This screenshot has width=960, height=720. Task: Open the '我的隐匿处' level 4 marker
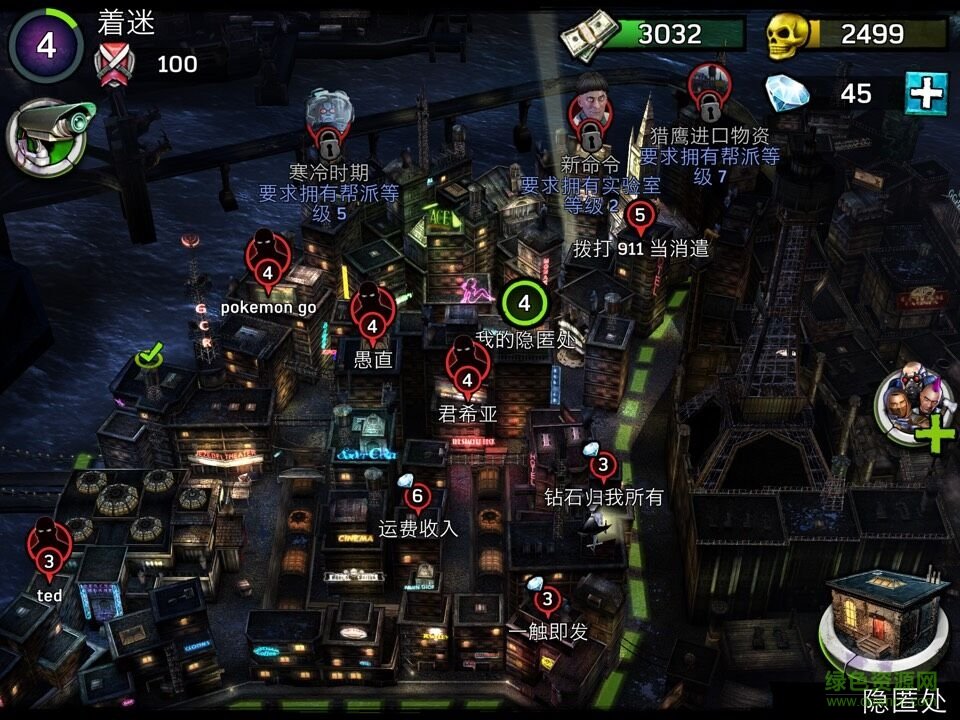click(525, 300)
